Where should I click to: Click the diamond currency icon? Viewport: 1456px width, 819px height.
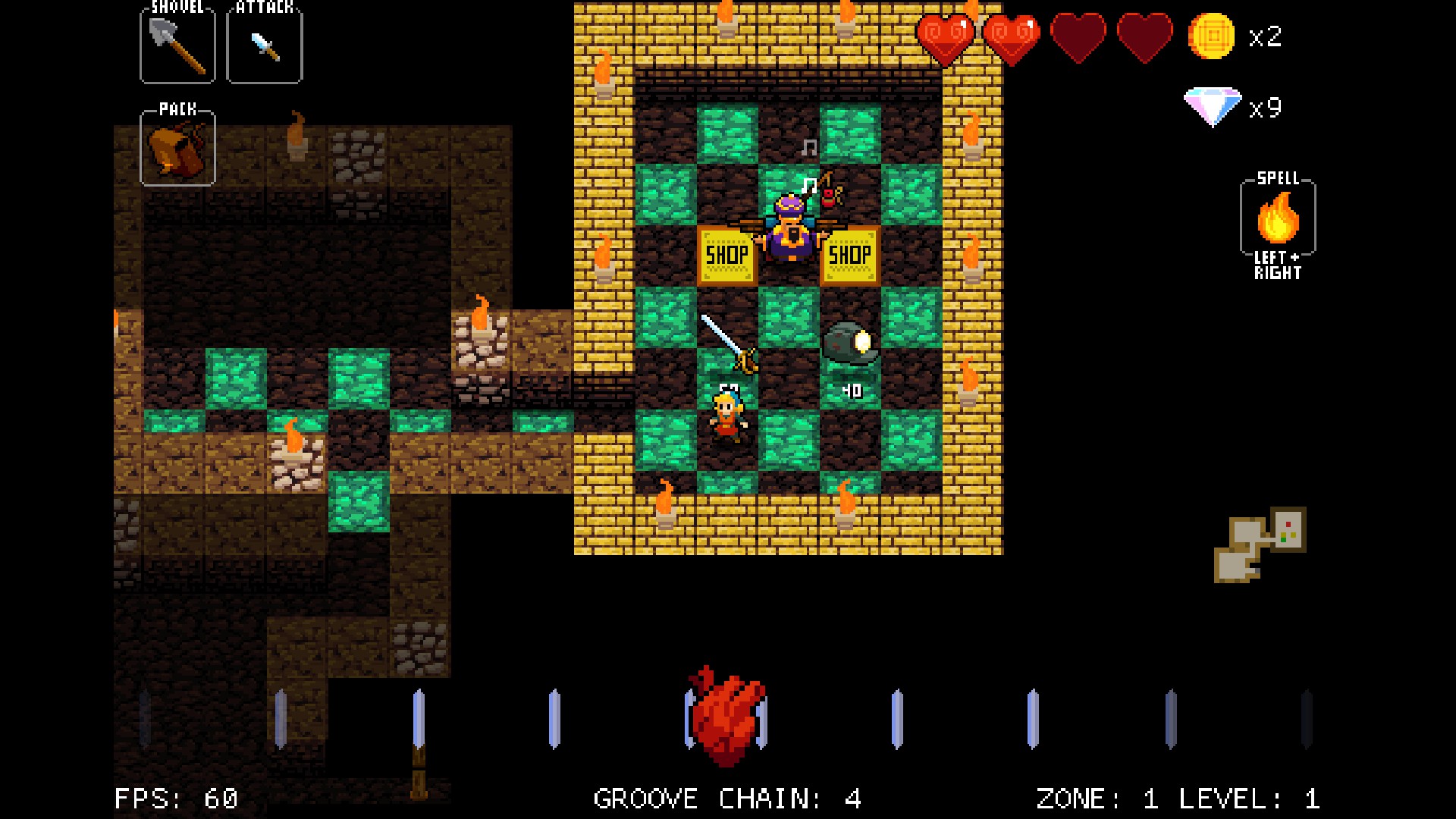(x=1211, y=106)
